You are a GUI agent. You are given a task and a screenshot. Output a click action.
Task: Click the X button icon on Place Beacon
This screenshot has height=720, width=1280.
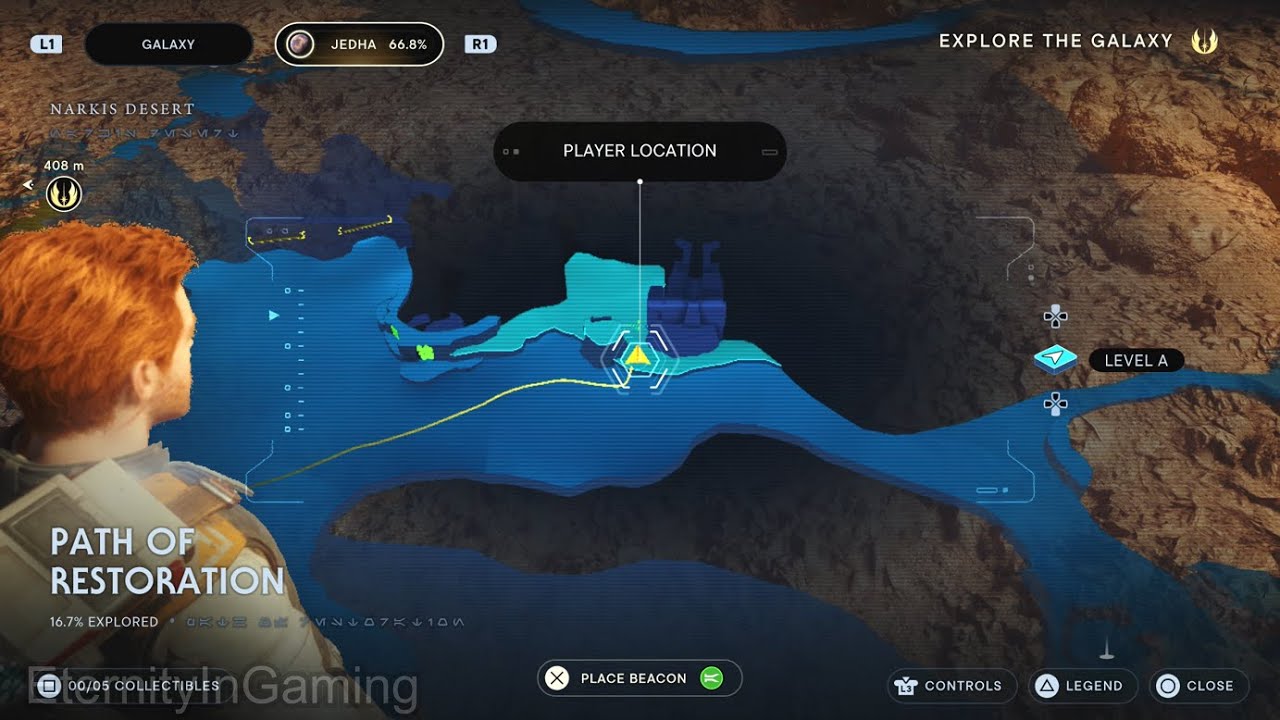point(557,678)
